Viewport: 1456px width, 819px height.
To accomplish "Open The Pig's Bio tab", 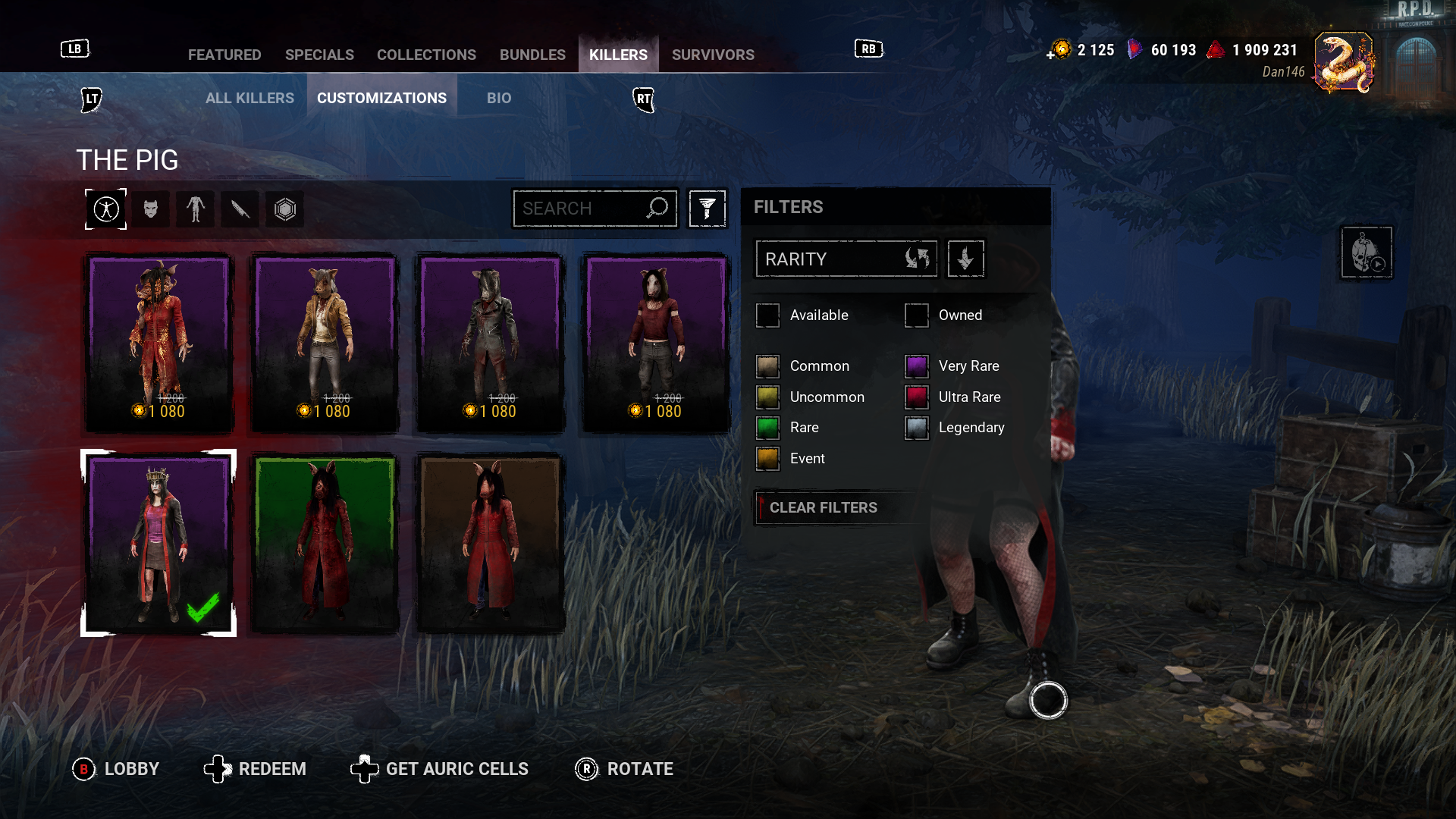I will coord(499,98).
